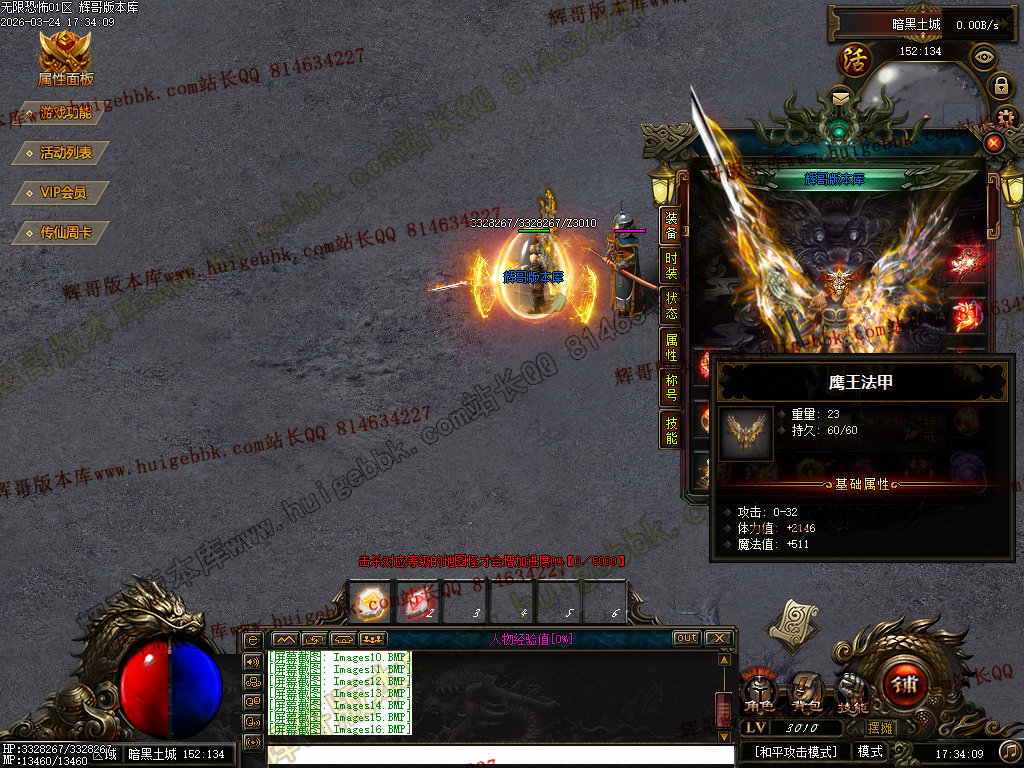This screenshot has height=768, width=1024.
Task: Switch to the 状态 status tab
Action: point(671,304)
